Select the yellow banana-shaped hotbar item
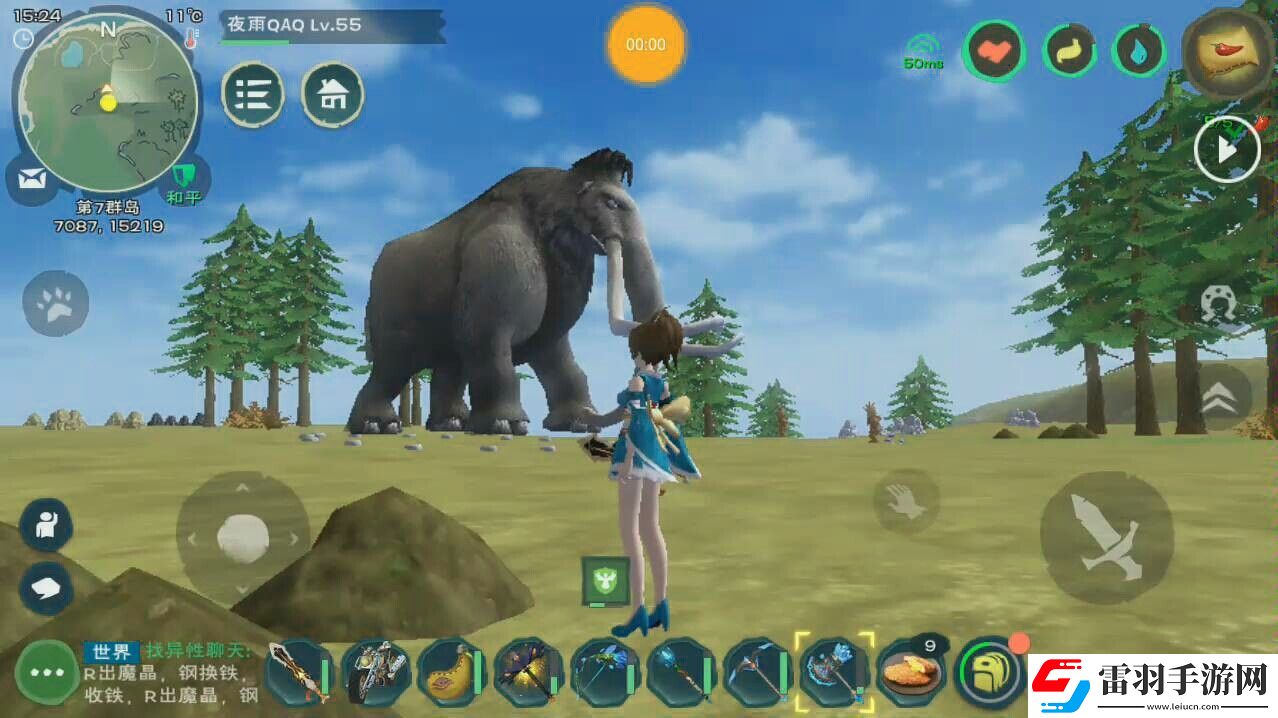This screenshot has width=1278, height=718. pyautogui.click(x=450, y=673)
